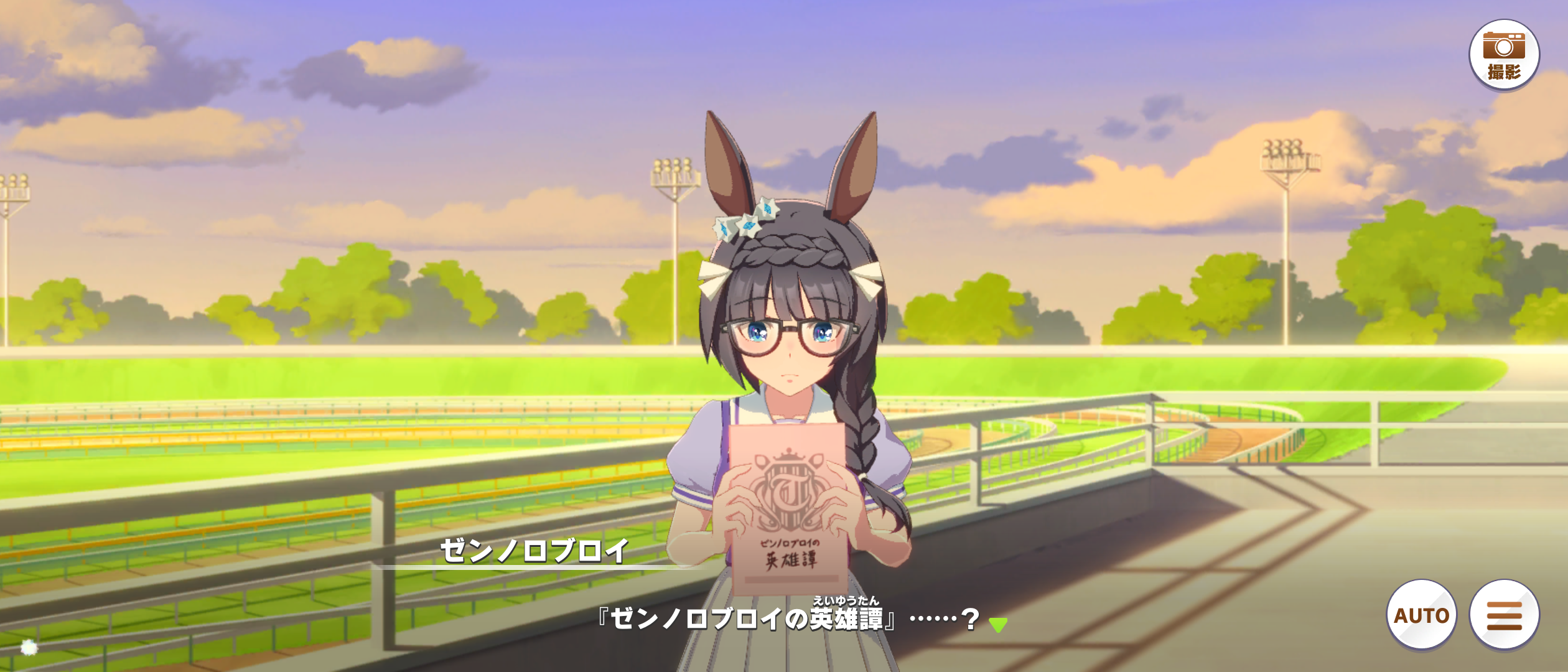
Task: Toggle AUTO dialogue advance
Action: (x=1421, y=615)
